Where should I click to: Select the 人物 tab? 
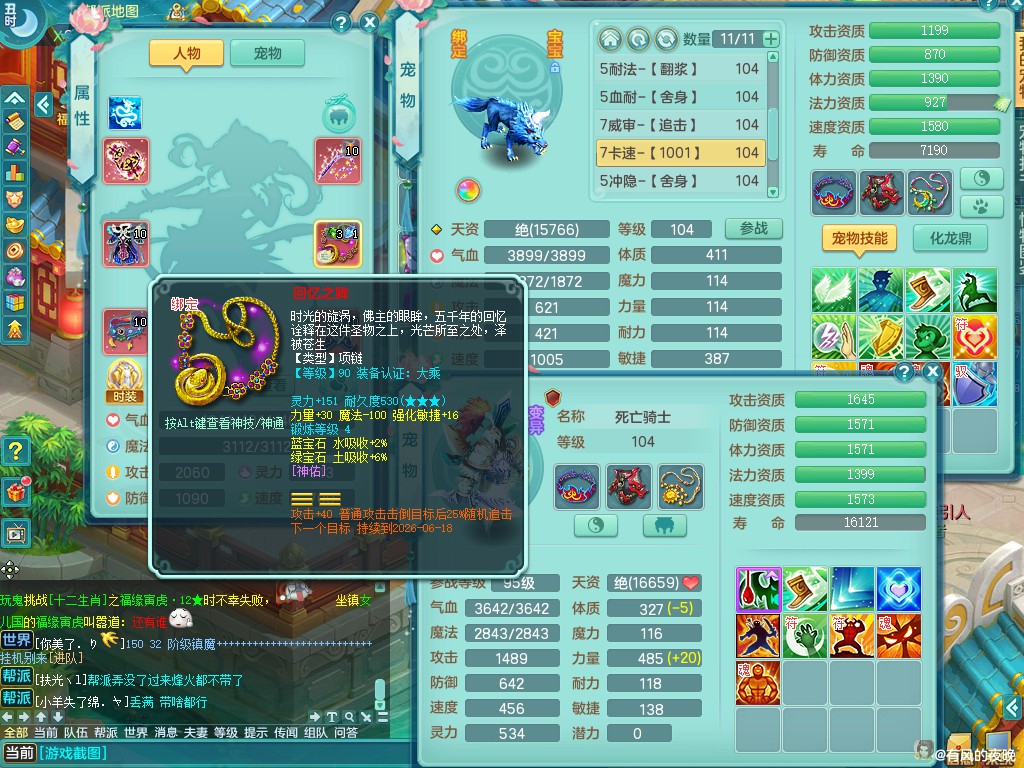[x=186, y=54]
